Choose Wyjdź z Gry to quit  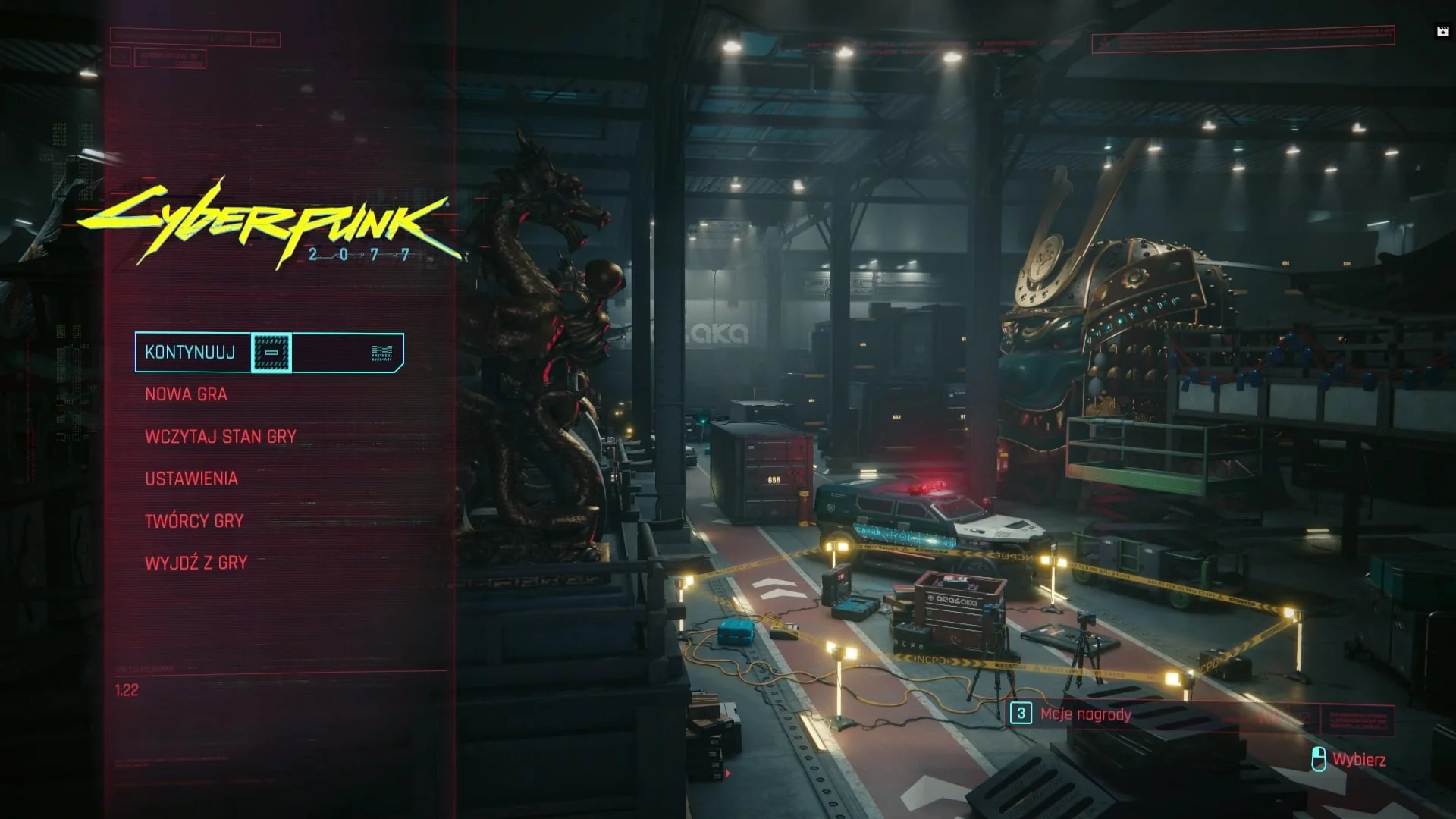196,563
